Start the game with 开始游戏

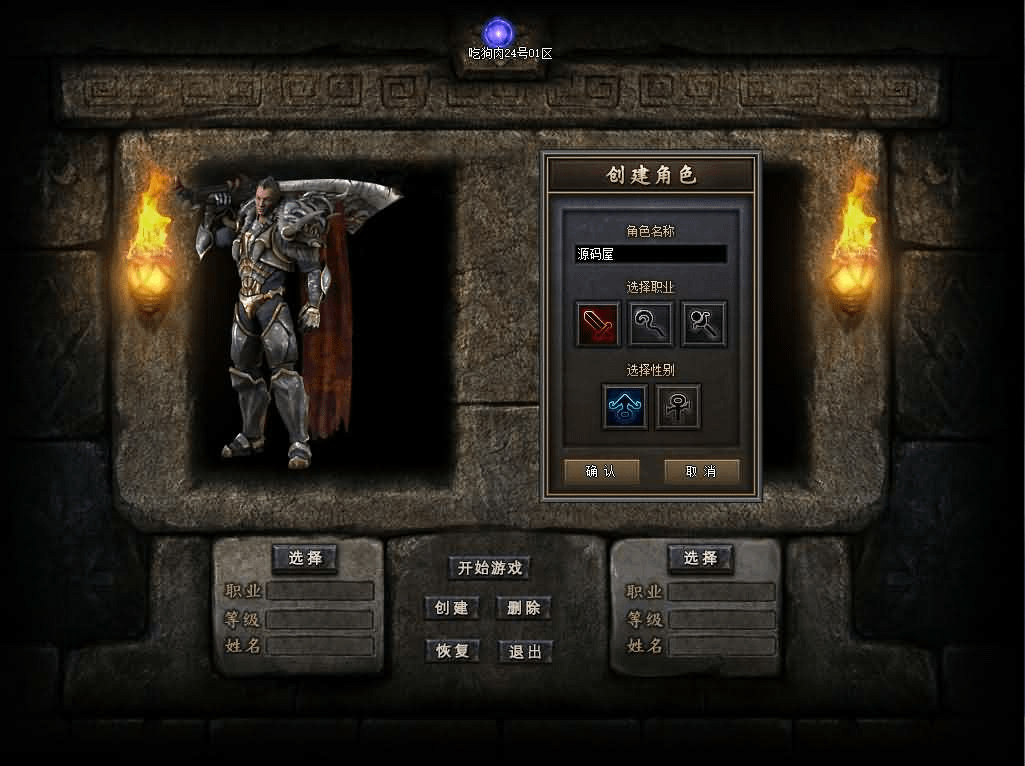pos(489,568)
